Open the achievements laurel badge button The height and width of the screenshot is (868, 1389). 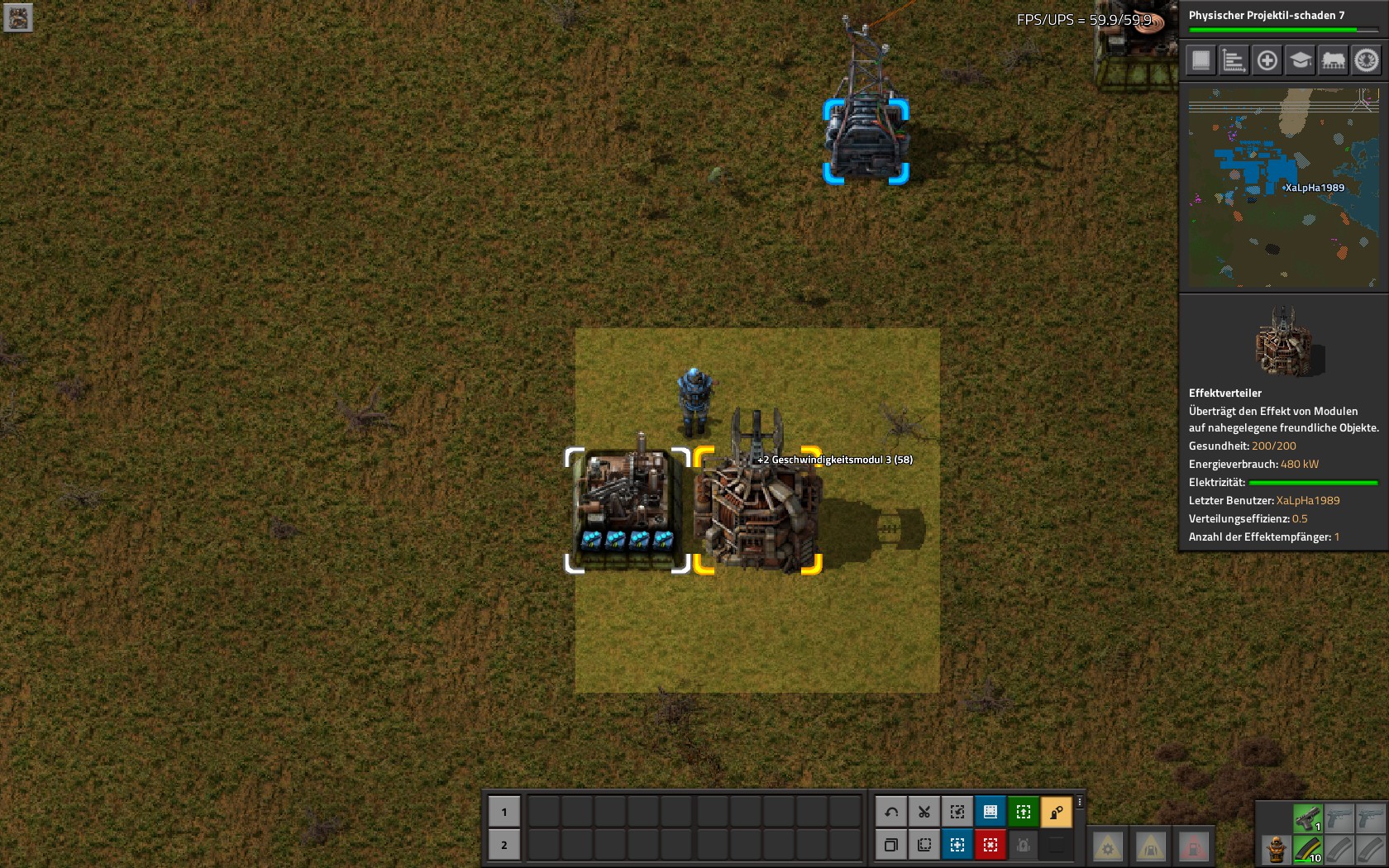(1366, 60)
